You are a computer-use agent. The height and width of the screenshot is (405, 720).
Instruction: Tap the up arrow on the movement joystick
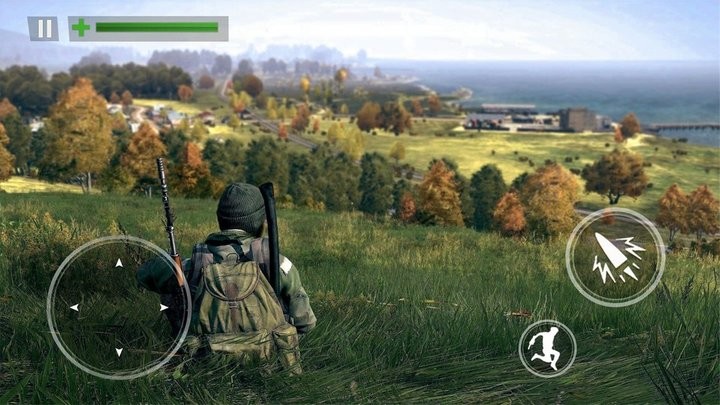tap(119, 264)
